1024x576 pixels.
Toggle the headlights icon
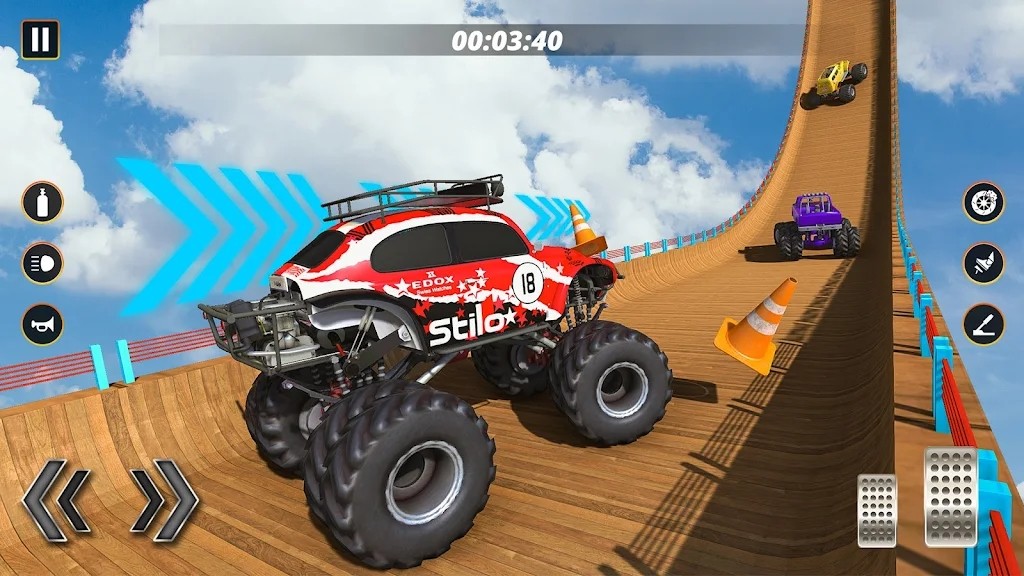pos(43,263)
